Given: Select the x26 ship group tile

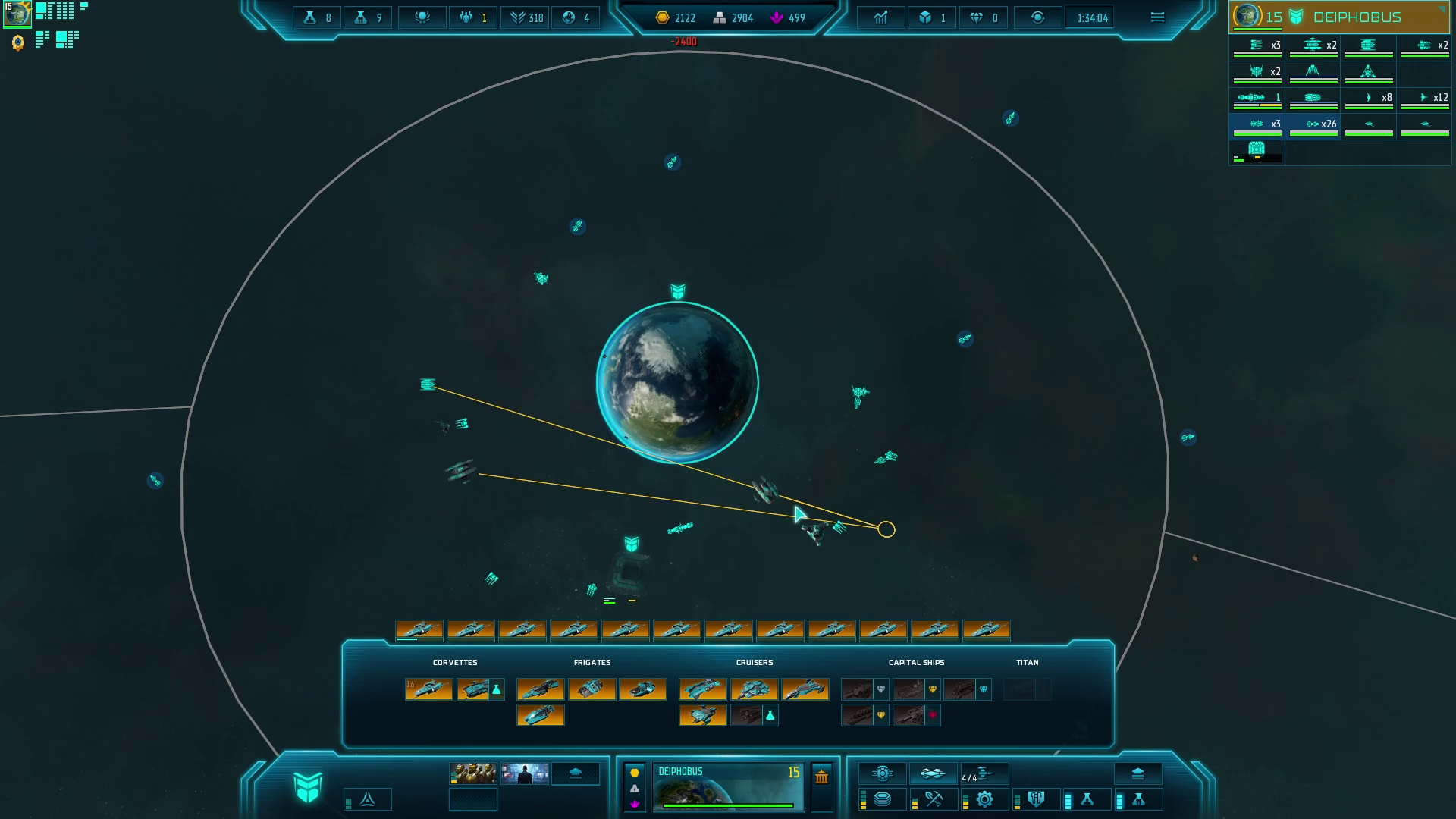Looking at the screenshot, I should (x=1313, y=125).
